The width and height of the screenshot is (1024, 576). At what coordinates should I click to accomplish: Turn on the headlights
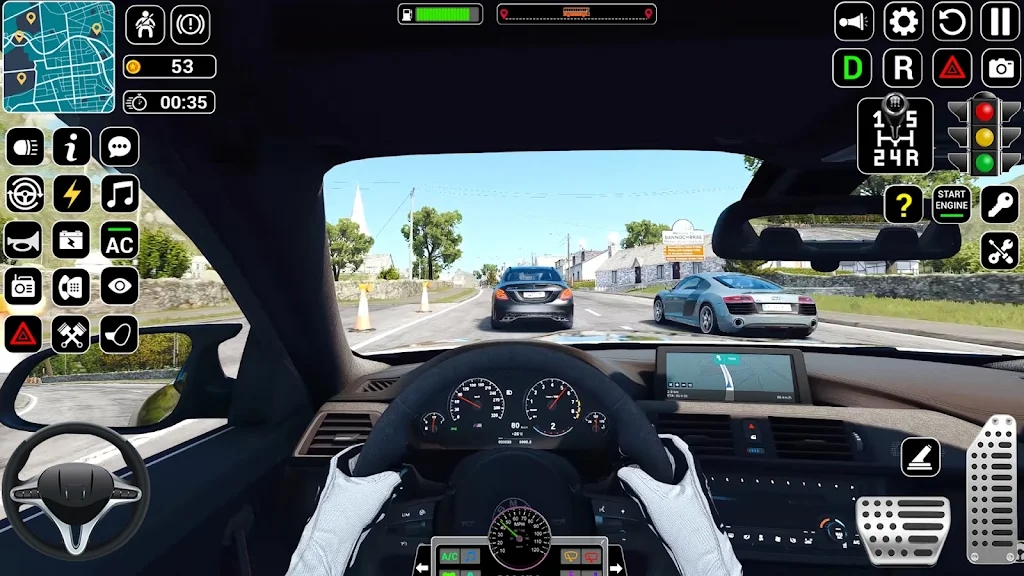point(24,147)
